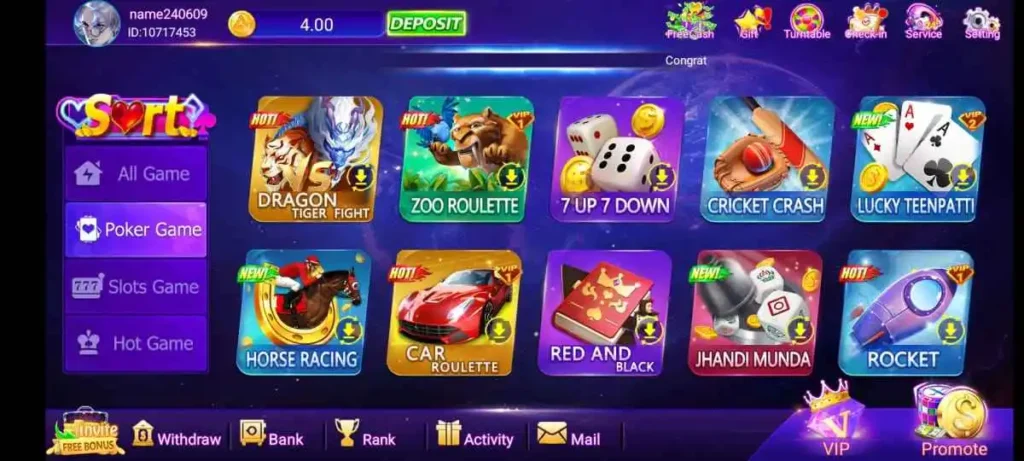Switch to the All Game category
This screenshot has width=1024, height=461.
(x=136, y=174)
